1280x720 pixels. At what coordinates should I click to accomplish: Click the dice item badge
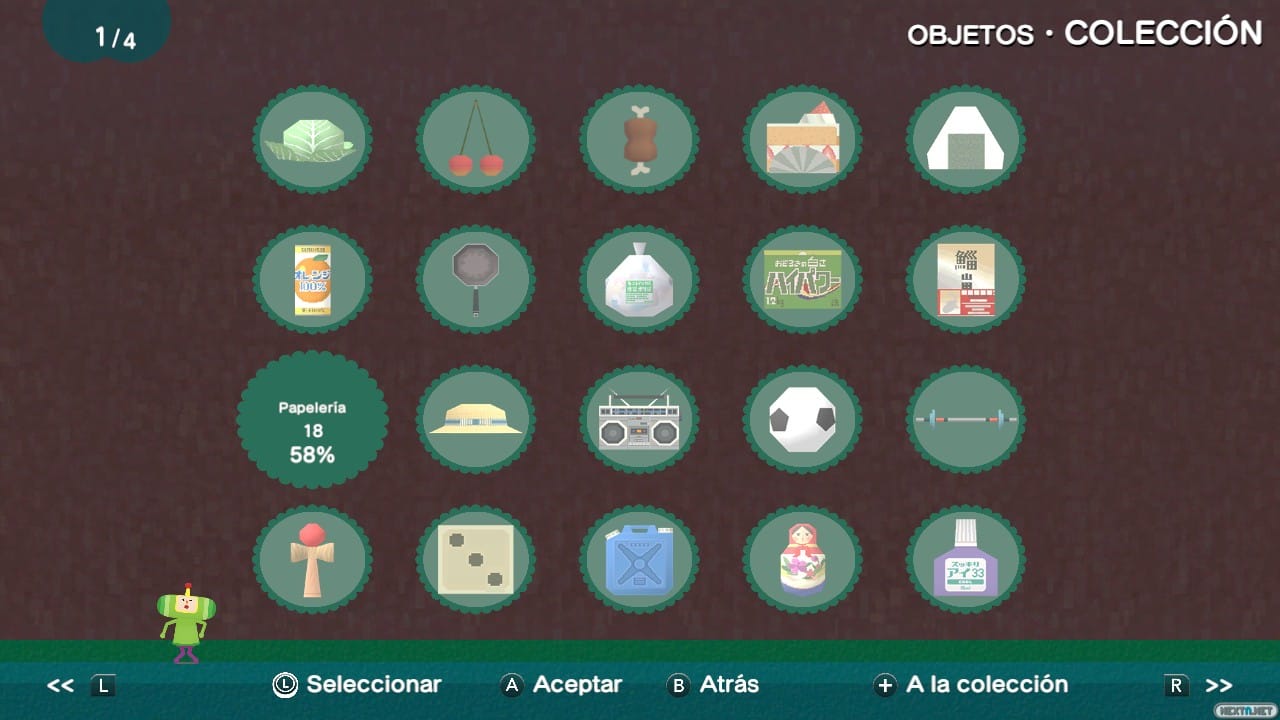coord(477,560)
